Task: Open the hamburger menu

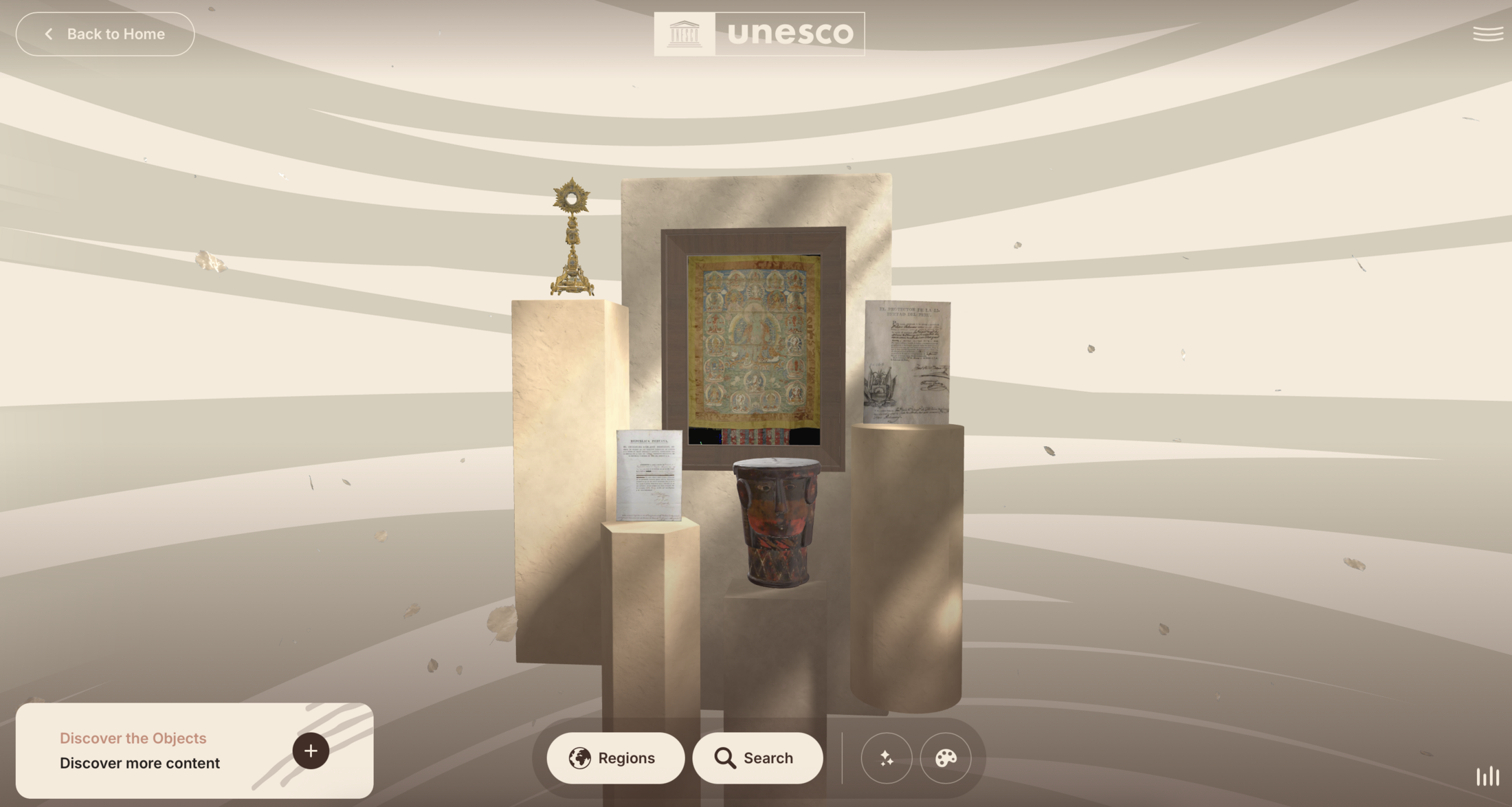Action: click(1487, 34)
